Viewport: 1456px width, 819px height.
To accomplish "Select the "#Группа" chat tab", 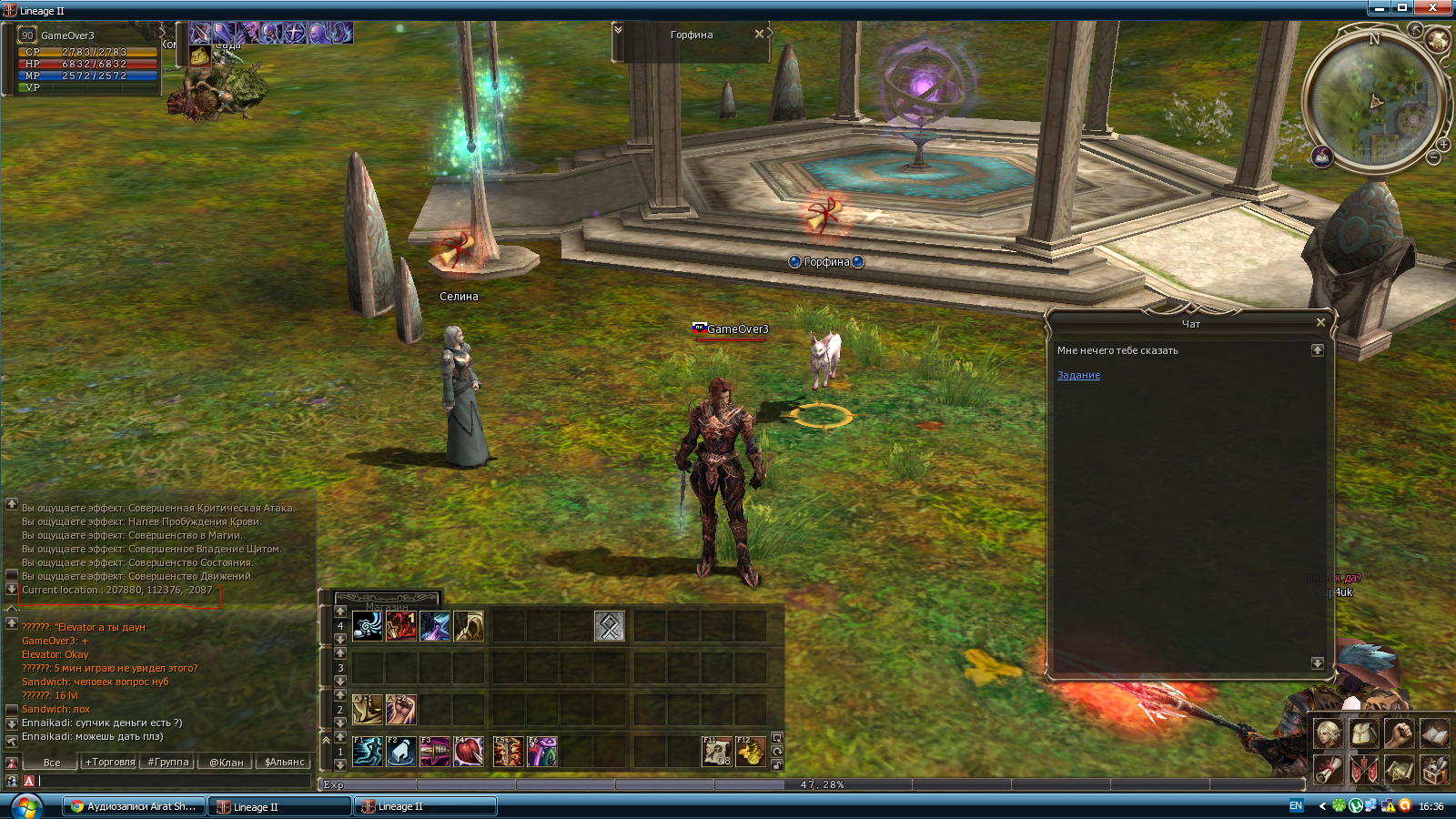I will [x=168, y=762].
